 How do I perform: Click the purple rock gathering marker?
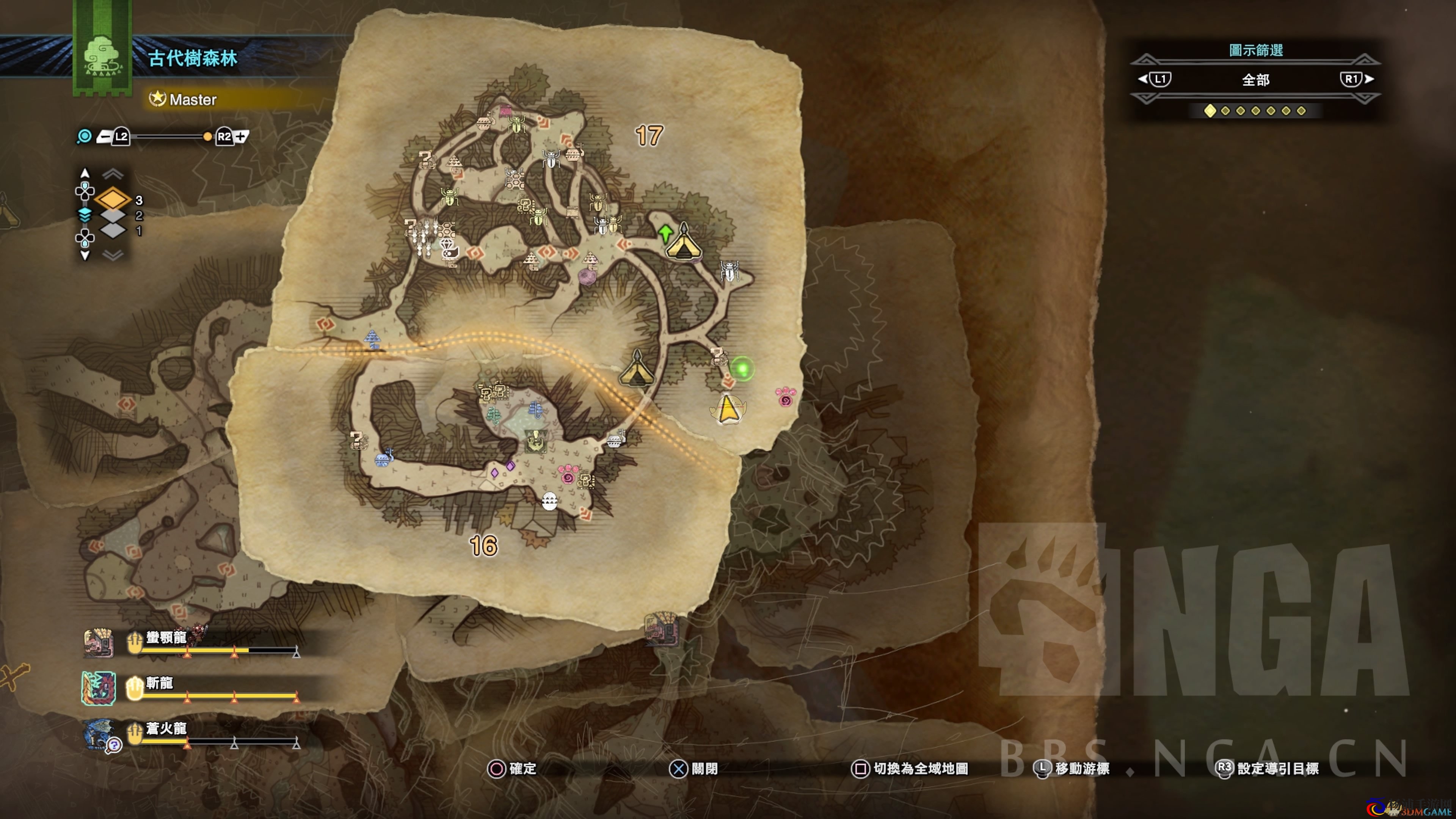pos(587,276)
